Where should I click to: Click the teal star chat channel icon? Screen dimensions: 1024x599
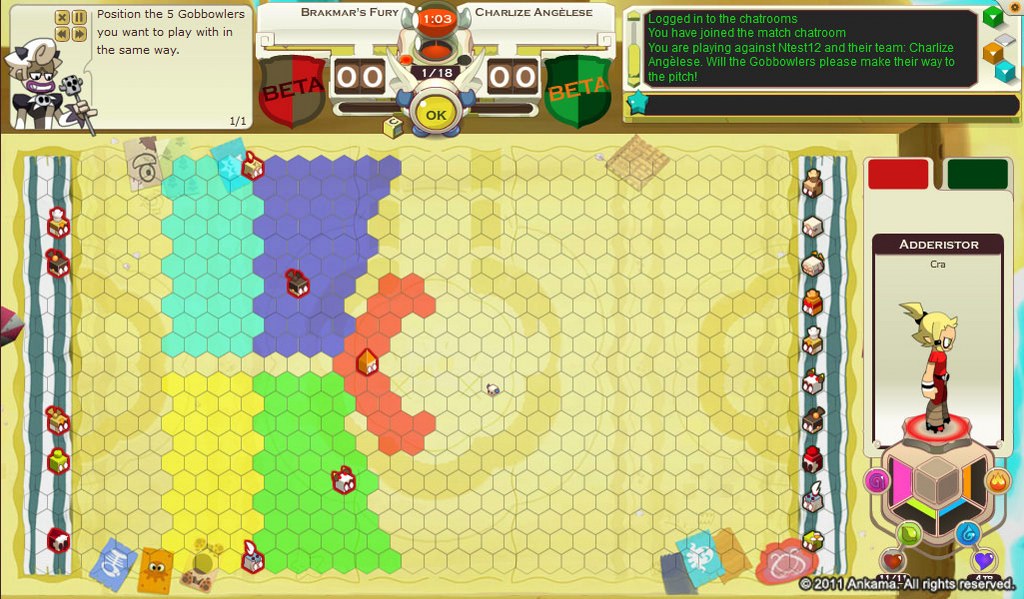pos(635,103)
